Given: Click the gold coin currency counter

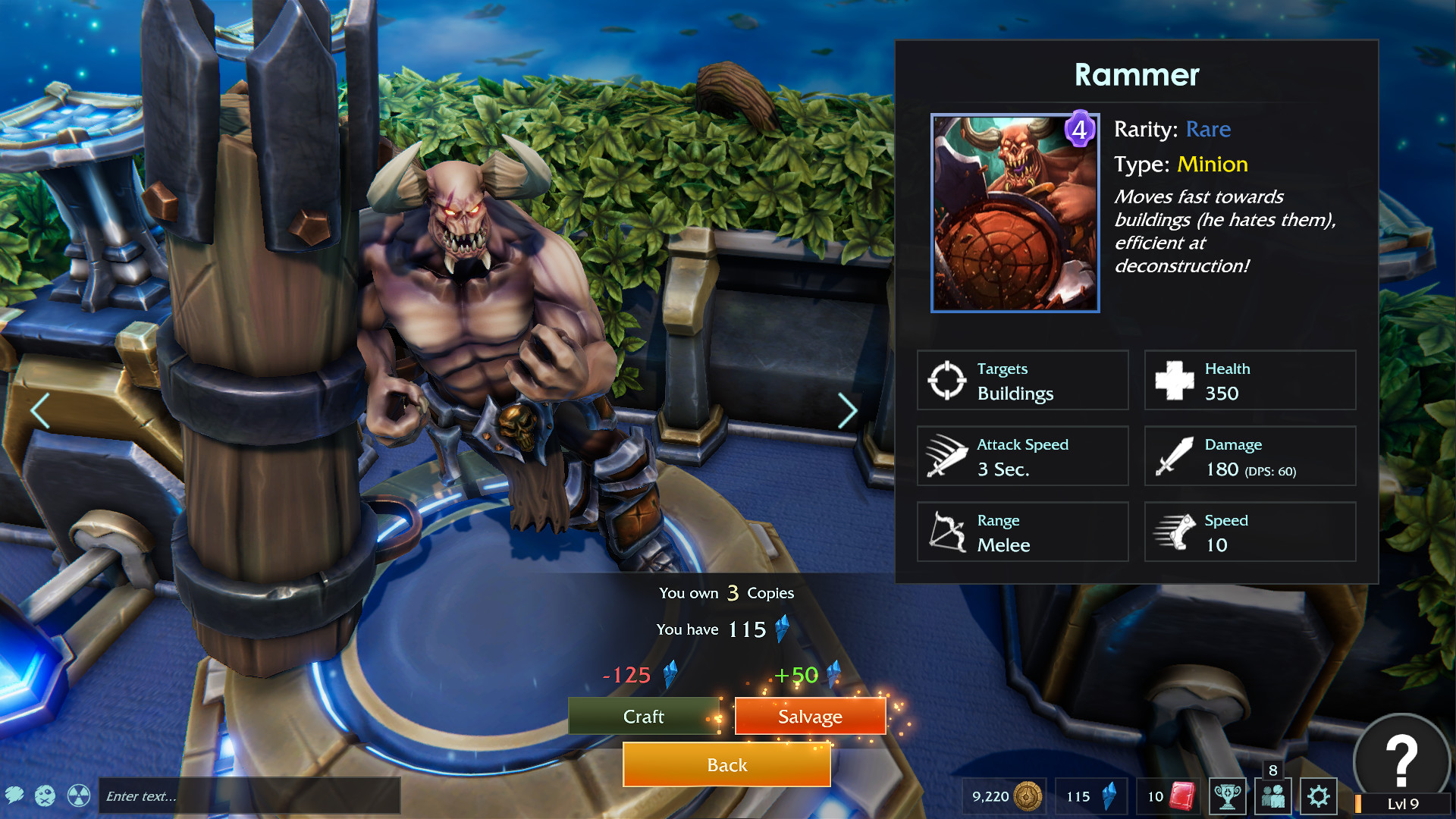Looking at the screenshot, I should [x=1006, y=796].
